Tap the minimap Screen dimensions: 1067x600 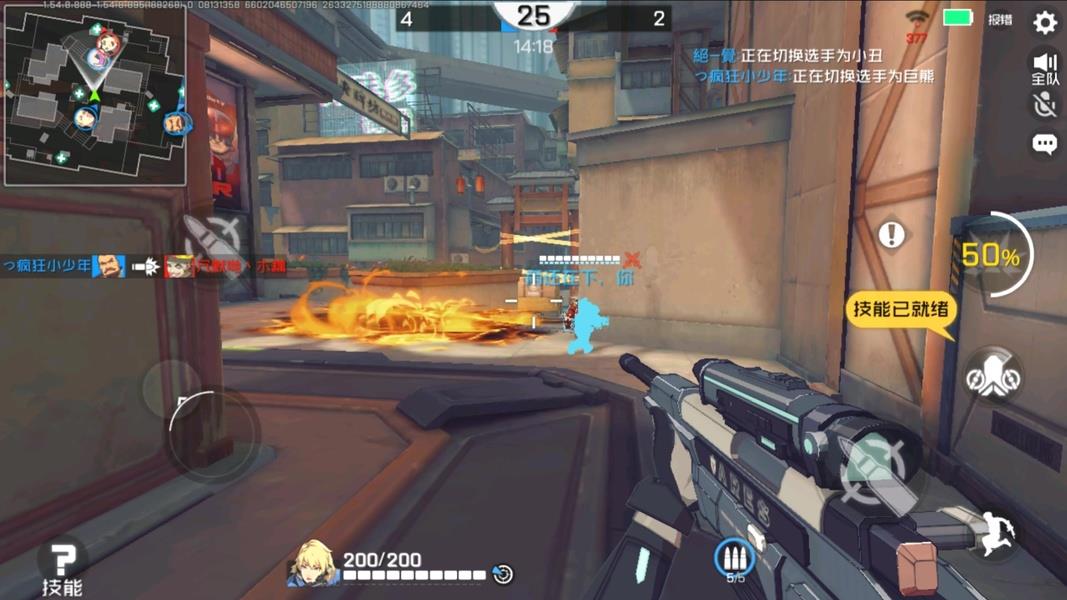coord(96,96)
